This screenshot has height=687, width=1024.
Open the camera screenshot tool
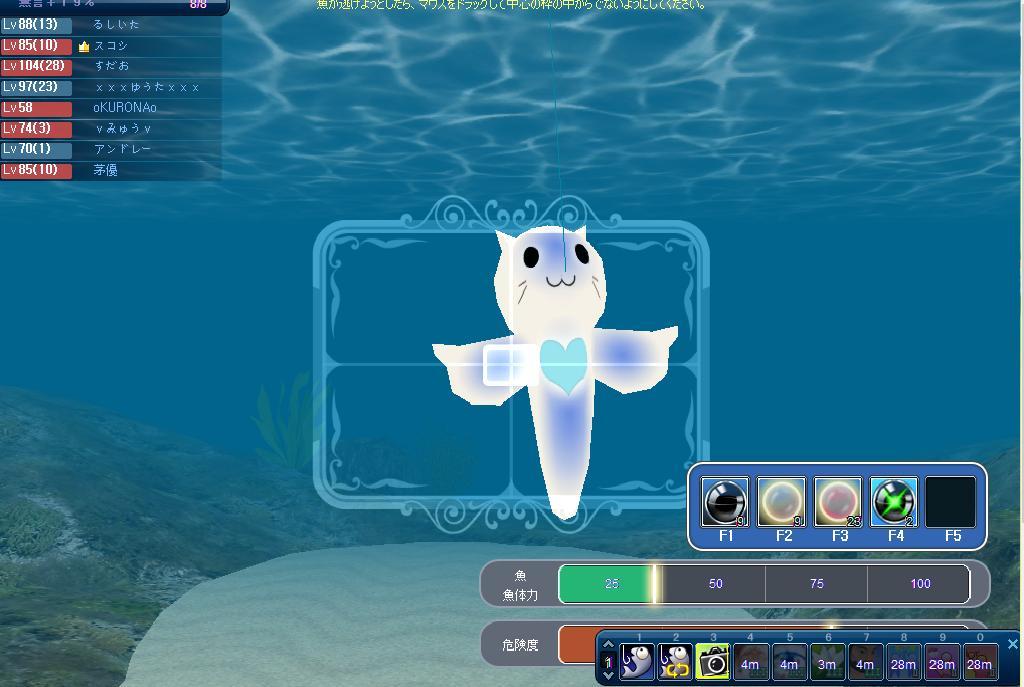712,662
